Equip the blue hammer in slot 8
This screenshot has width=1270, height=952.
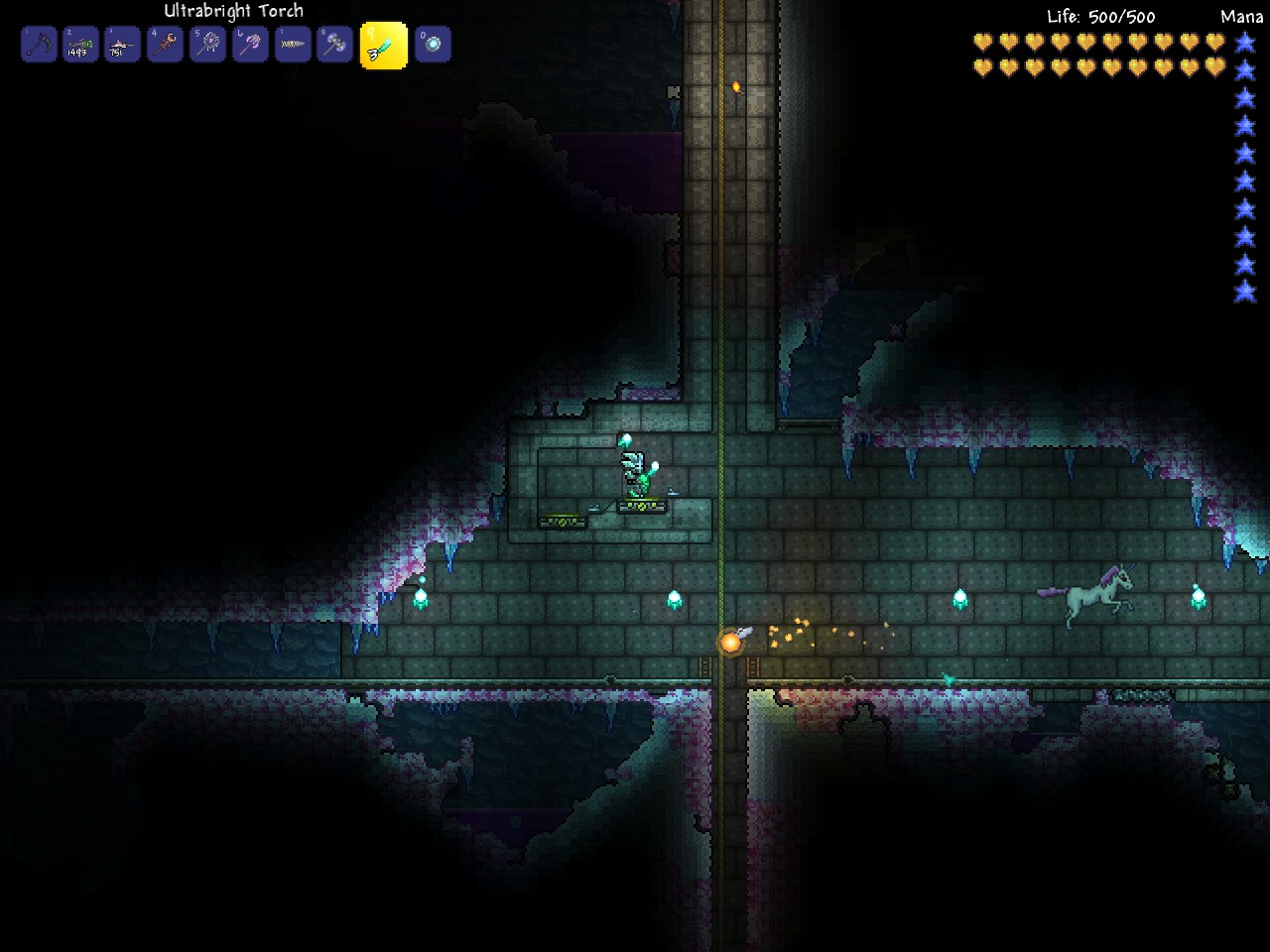[x=335, y=45]
